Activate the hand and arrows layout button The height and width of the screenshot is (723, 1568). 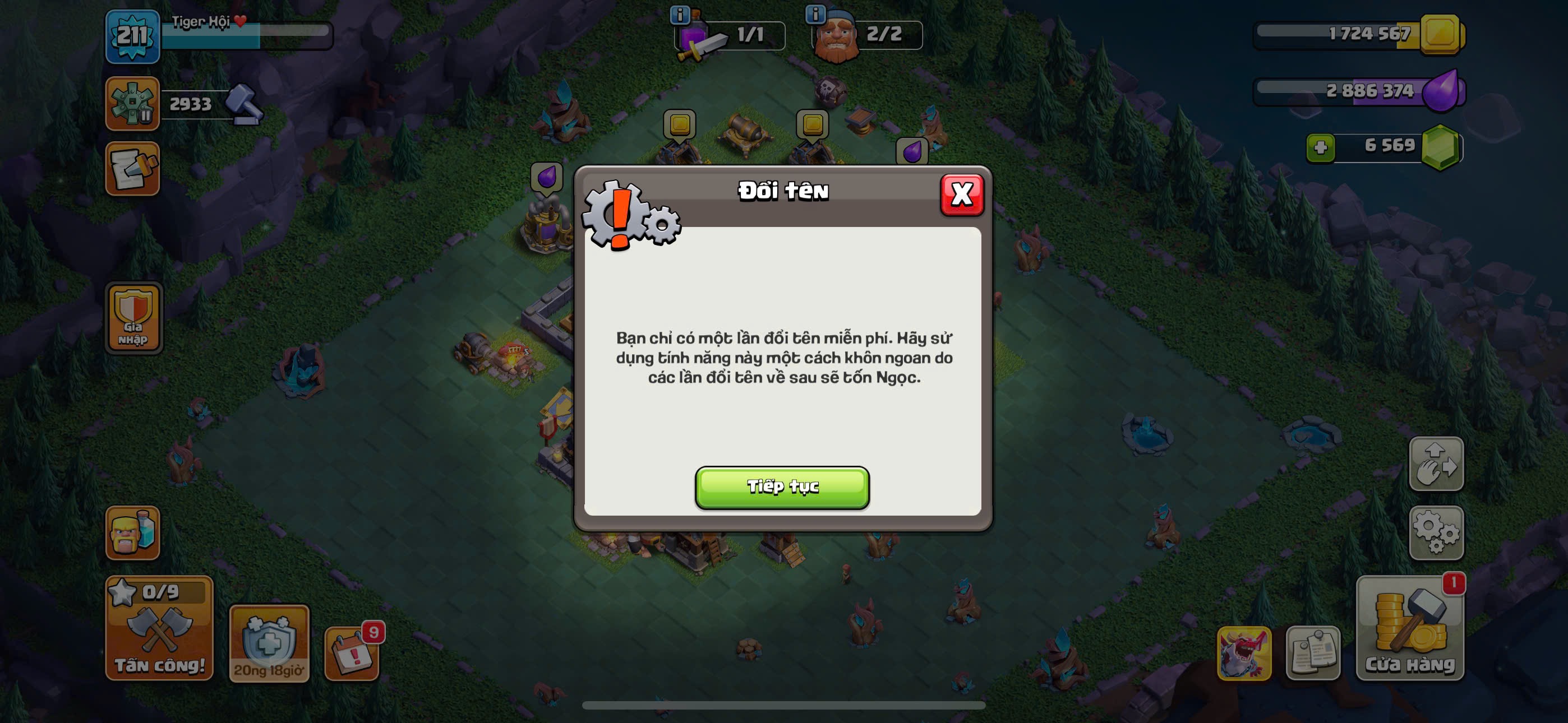1435,464
